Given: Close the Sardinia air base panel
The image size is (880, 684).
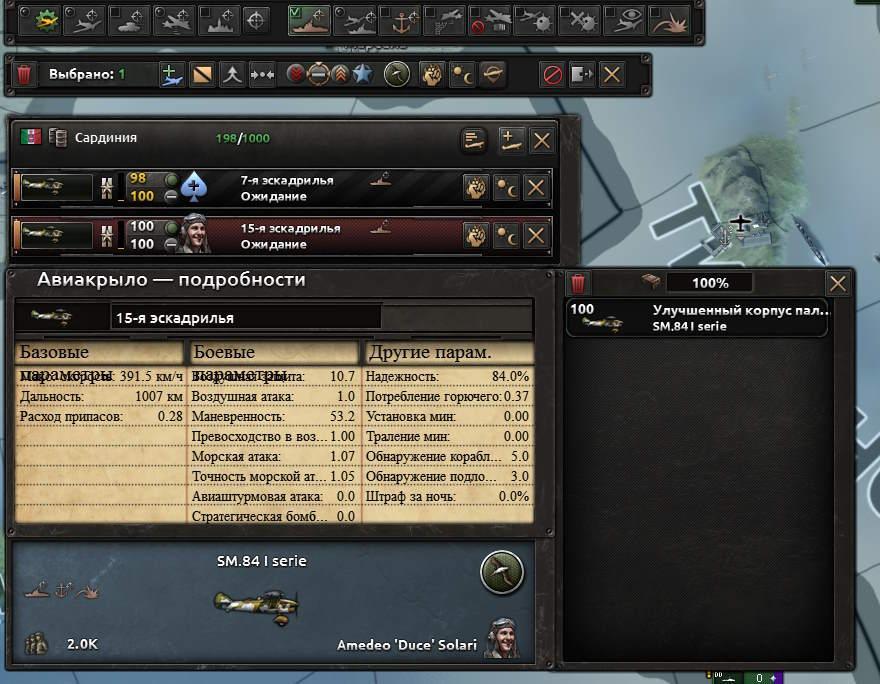Looking at the screenshot, I should tap(541, 141).
